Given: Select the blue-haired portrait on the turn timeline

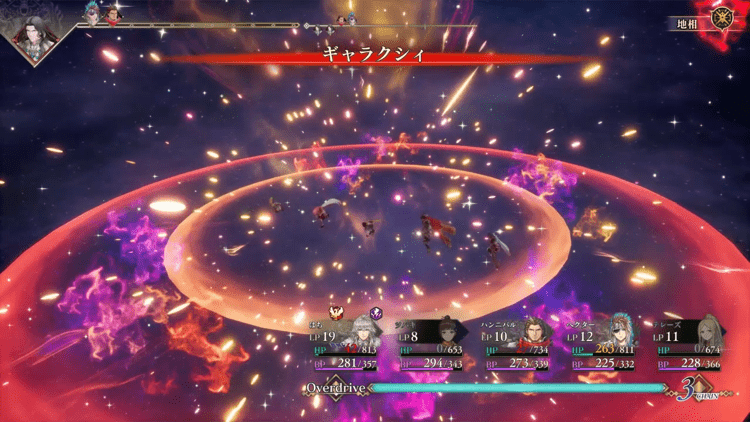Looking at the screenshot, I should pyautogui.click(x=93, y=13).
